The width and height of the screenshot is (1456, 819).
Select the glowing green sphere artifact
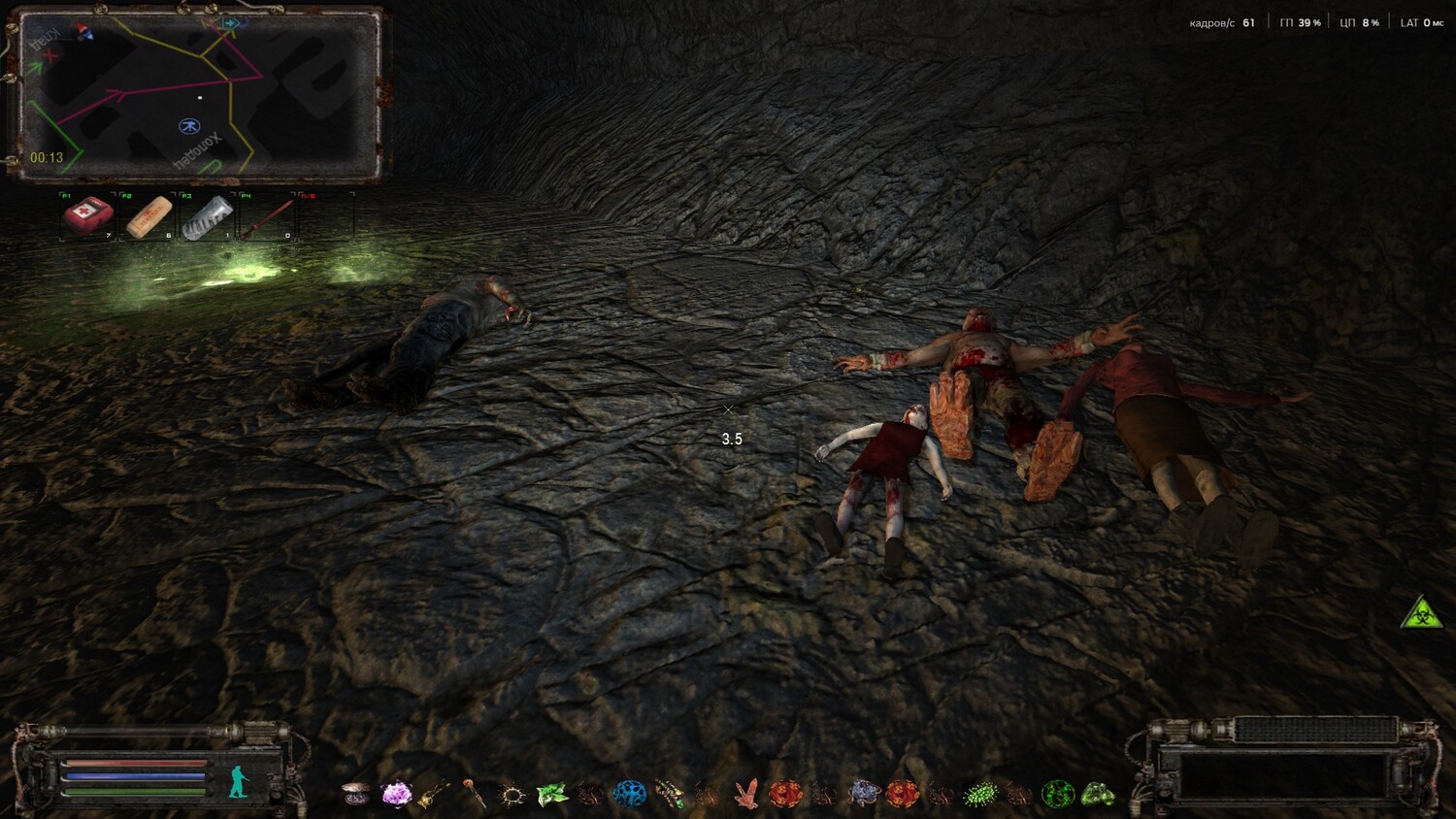[1058, 795]
